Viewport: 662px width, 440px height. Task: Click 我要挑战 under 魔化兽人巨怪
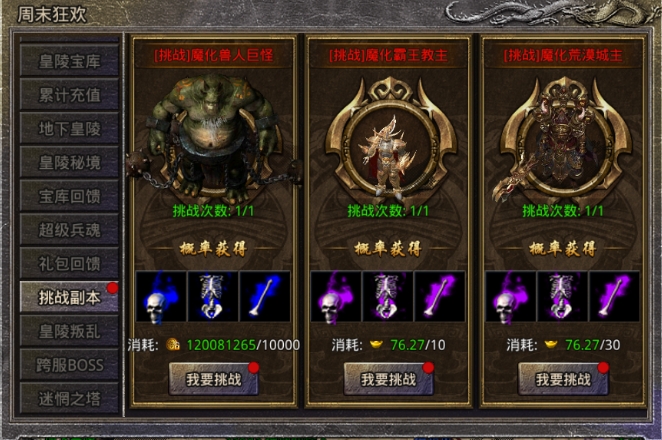(211, 379)
